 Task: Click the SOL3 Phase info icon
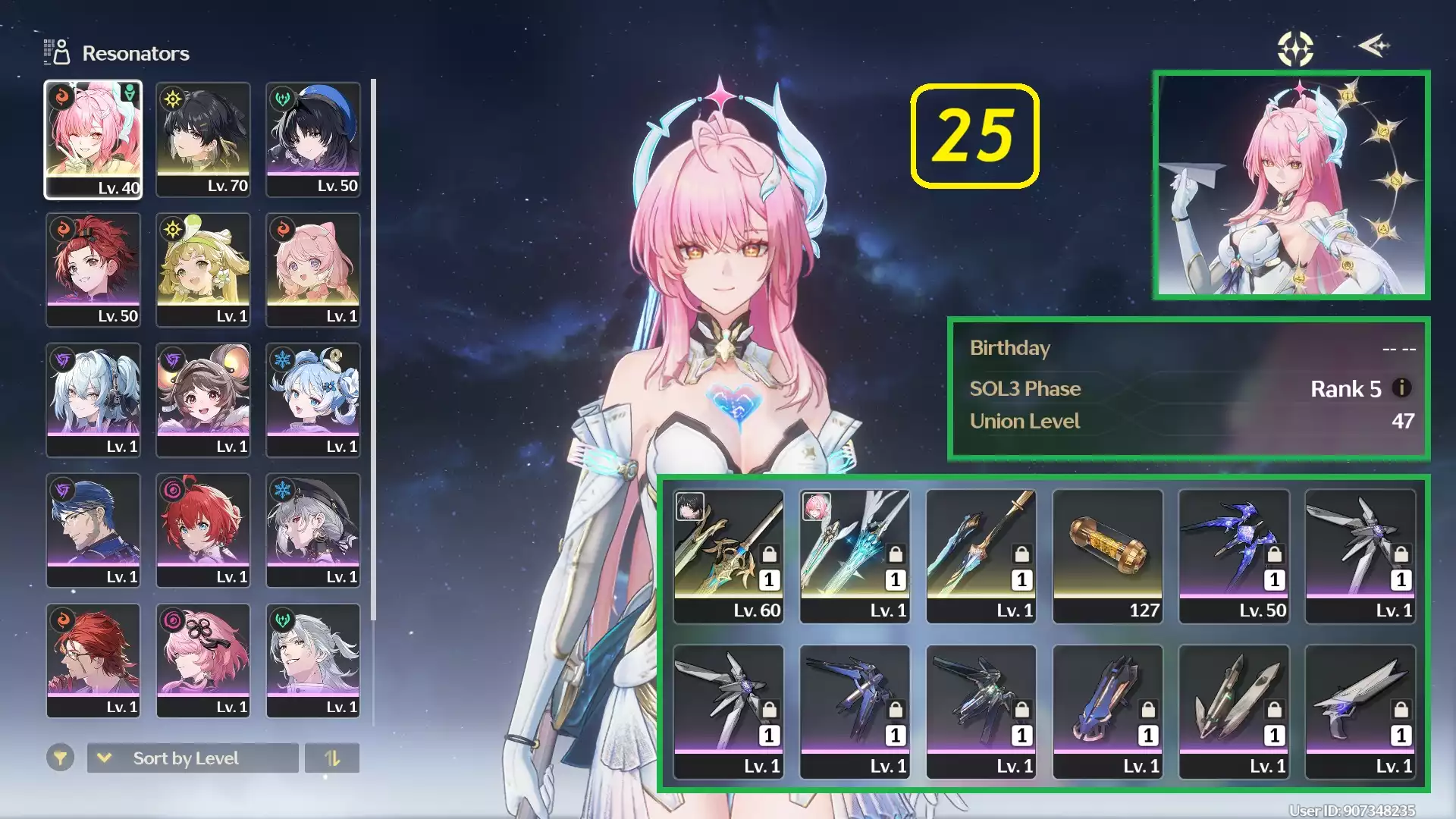[1403, 388]
